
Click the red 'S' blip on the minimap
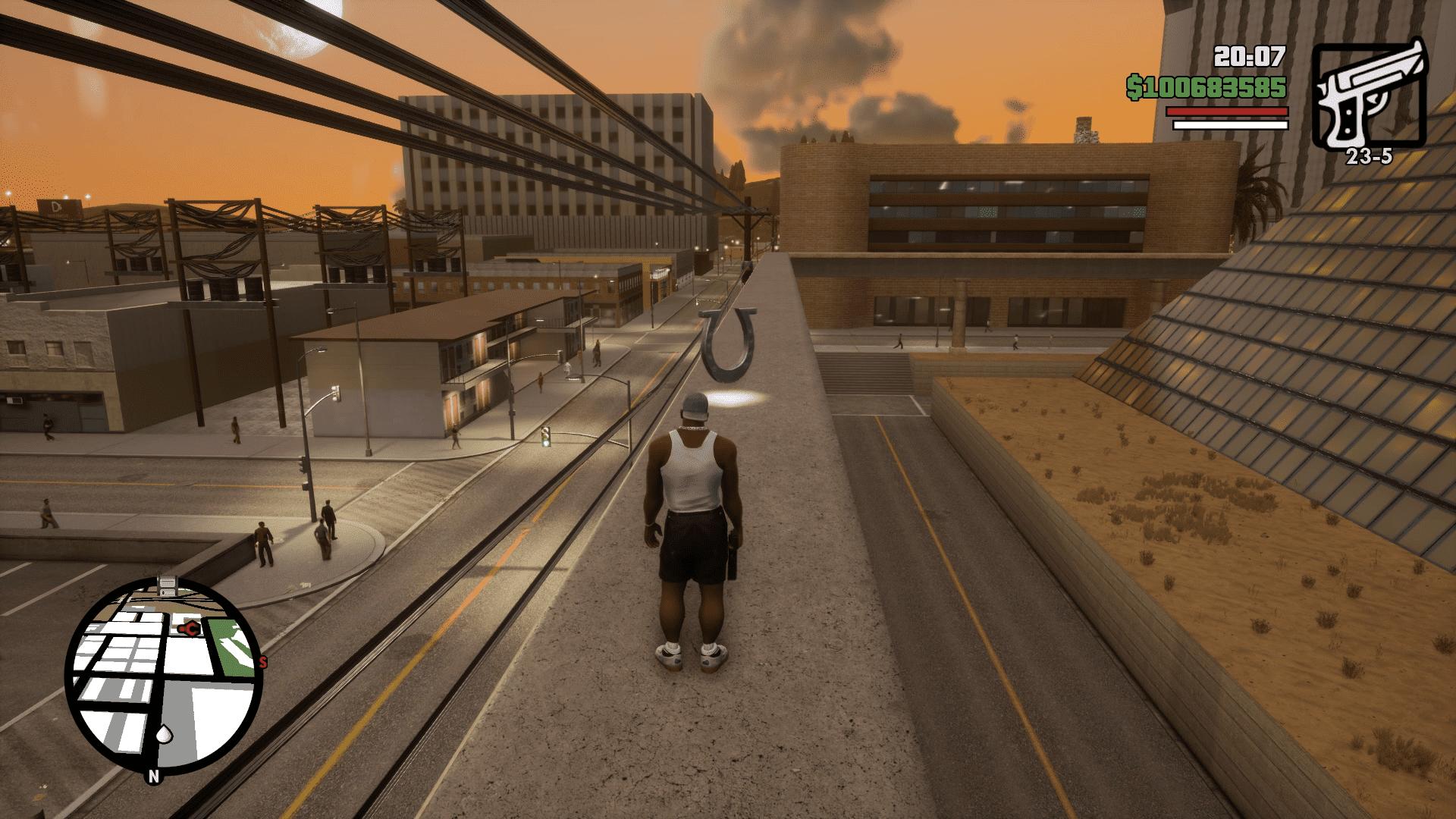[x=262, y=661]
